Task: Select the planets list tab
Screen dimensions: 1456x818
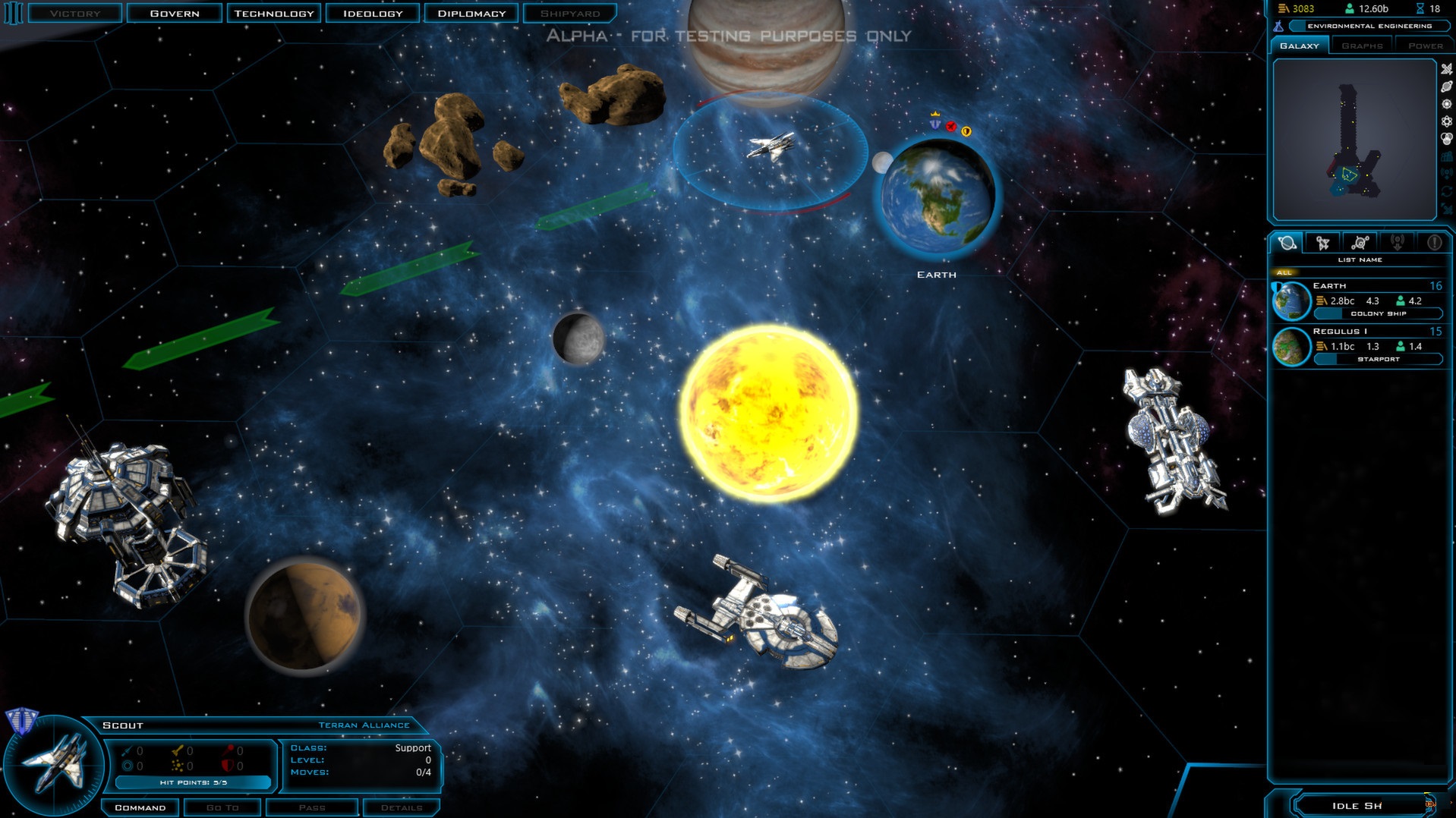Action: pyautogui.click(x=1287, y=243)
